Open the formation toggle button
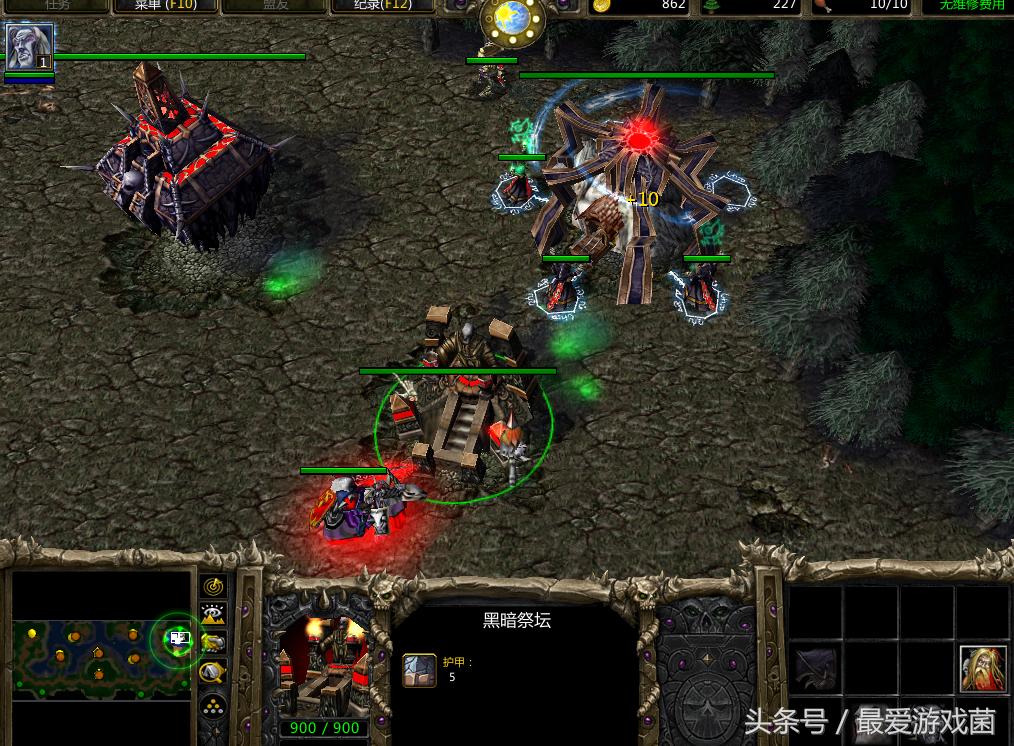 (x=213, y=704)
